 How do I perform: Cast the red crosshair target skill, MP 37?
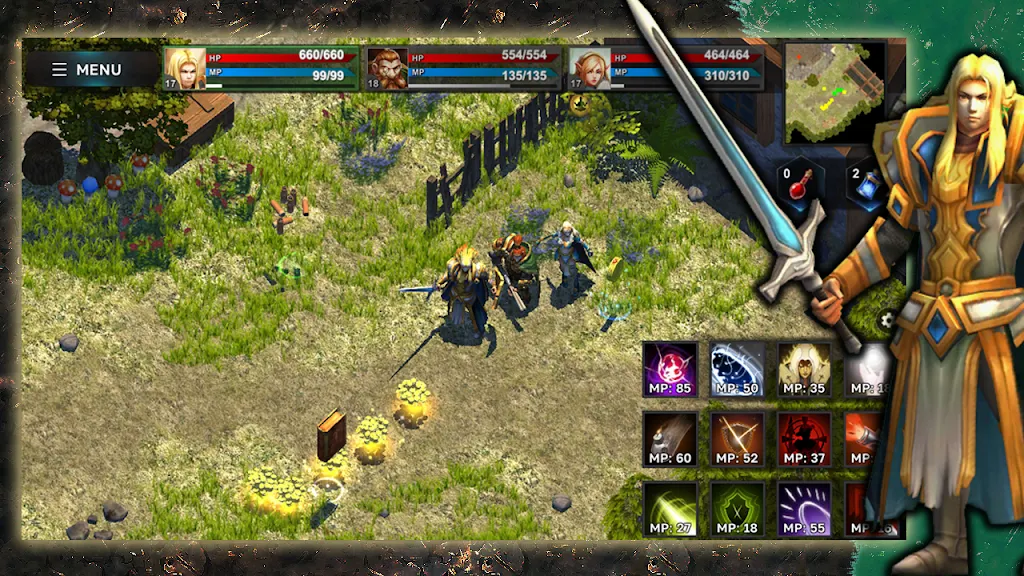click(x=804, y=439)
